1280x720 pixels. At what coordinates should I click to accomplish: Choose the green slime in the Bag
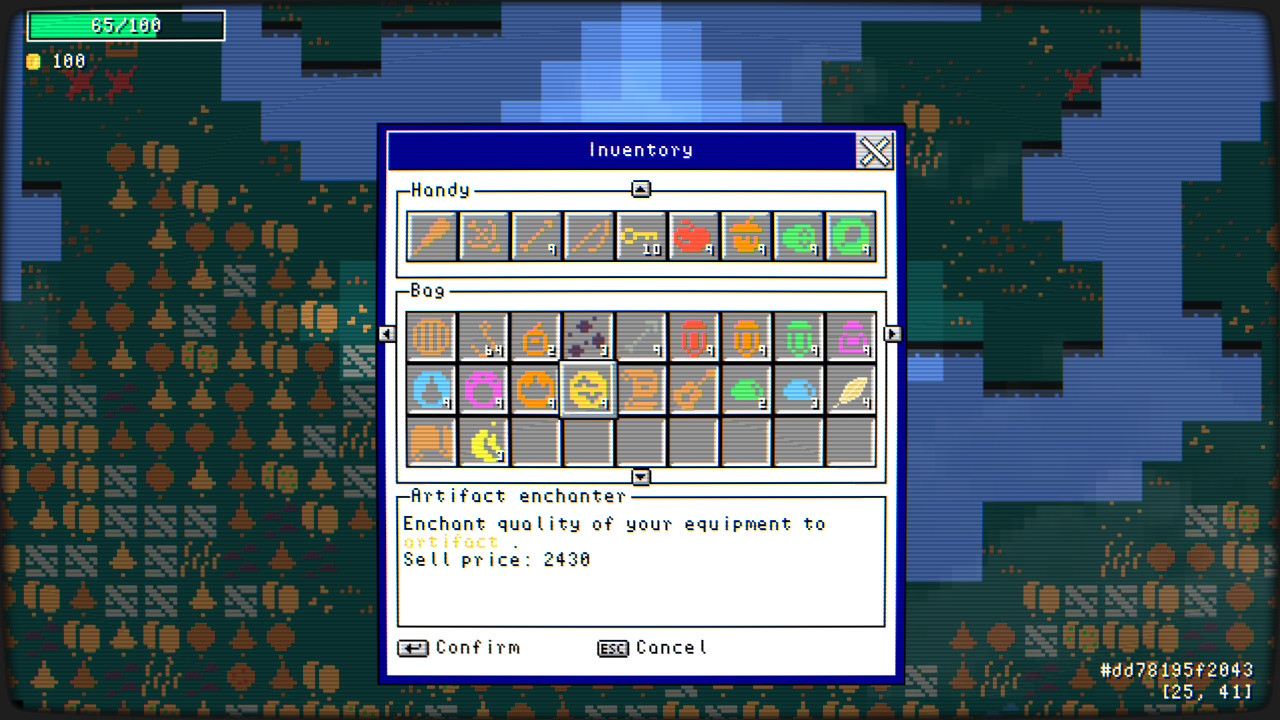747,388
